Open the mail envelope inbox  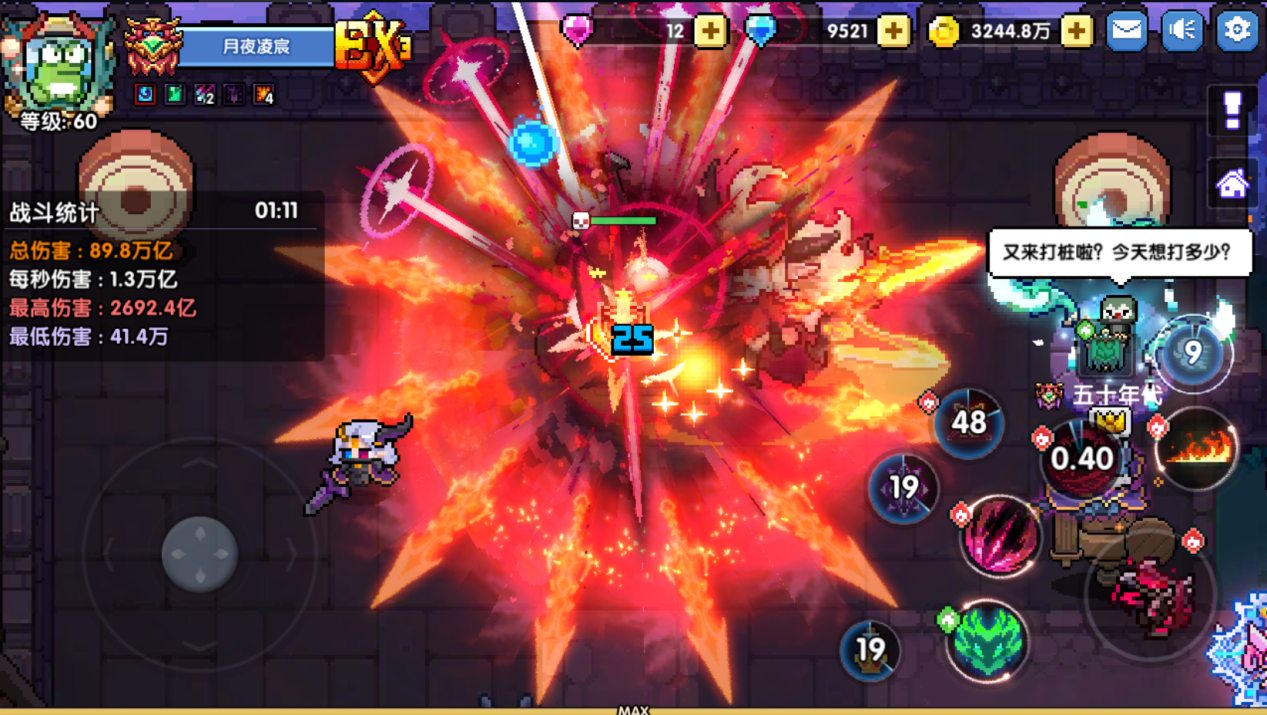[x=1126, y=30]
